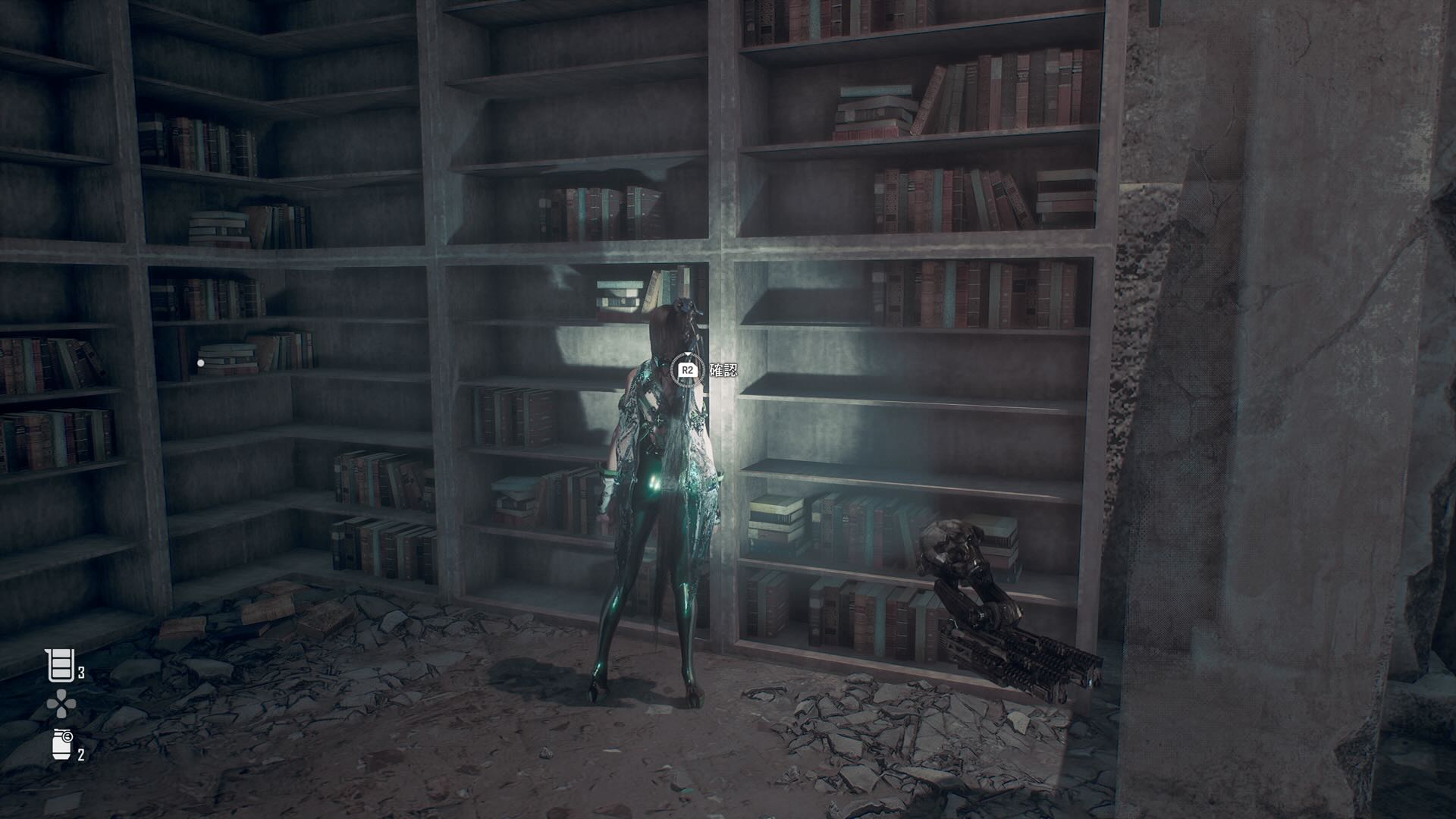This screenshot has width=1456, height=819.
Task: Click the R2 button prompt icon
Action: tap(688, 370)
